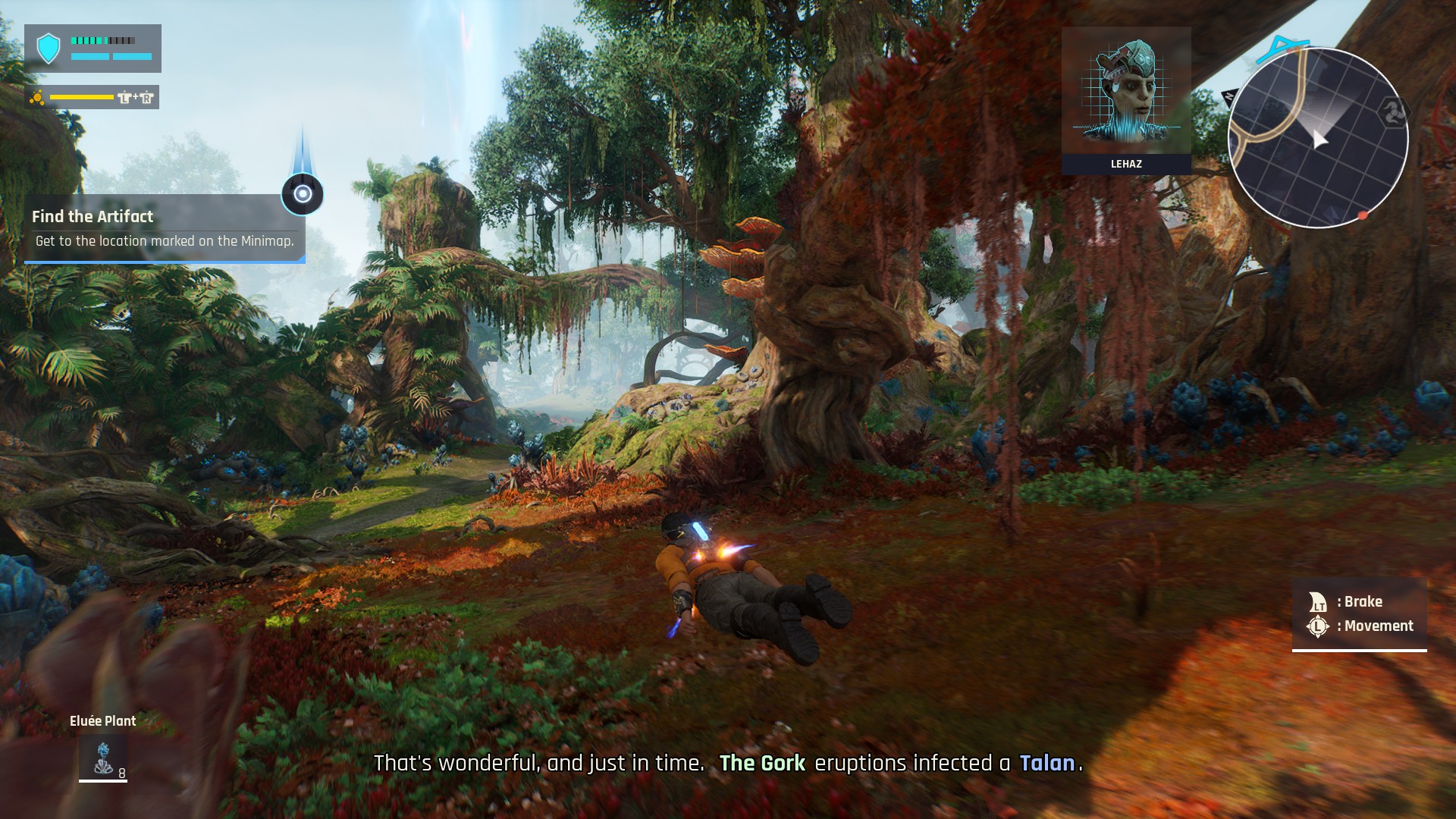1456x819 pixels.
Task: Click the shield icon in status panel
Action: coord(49,49)
